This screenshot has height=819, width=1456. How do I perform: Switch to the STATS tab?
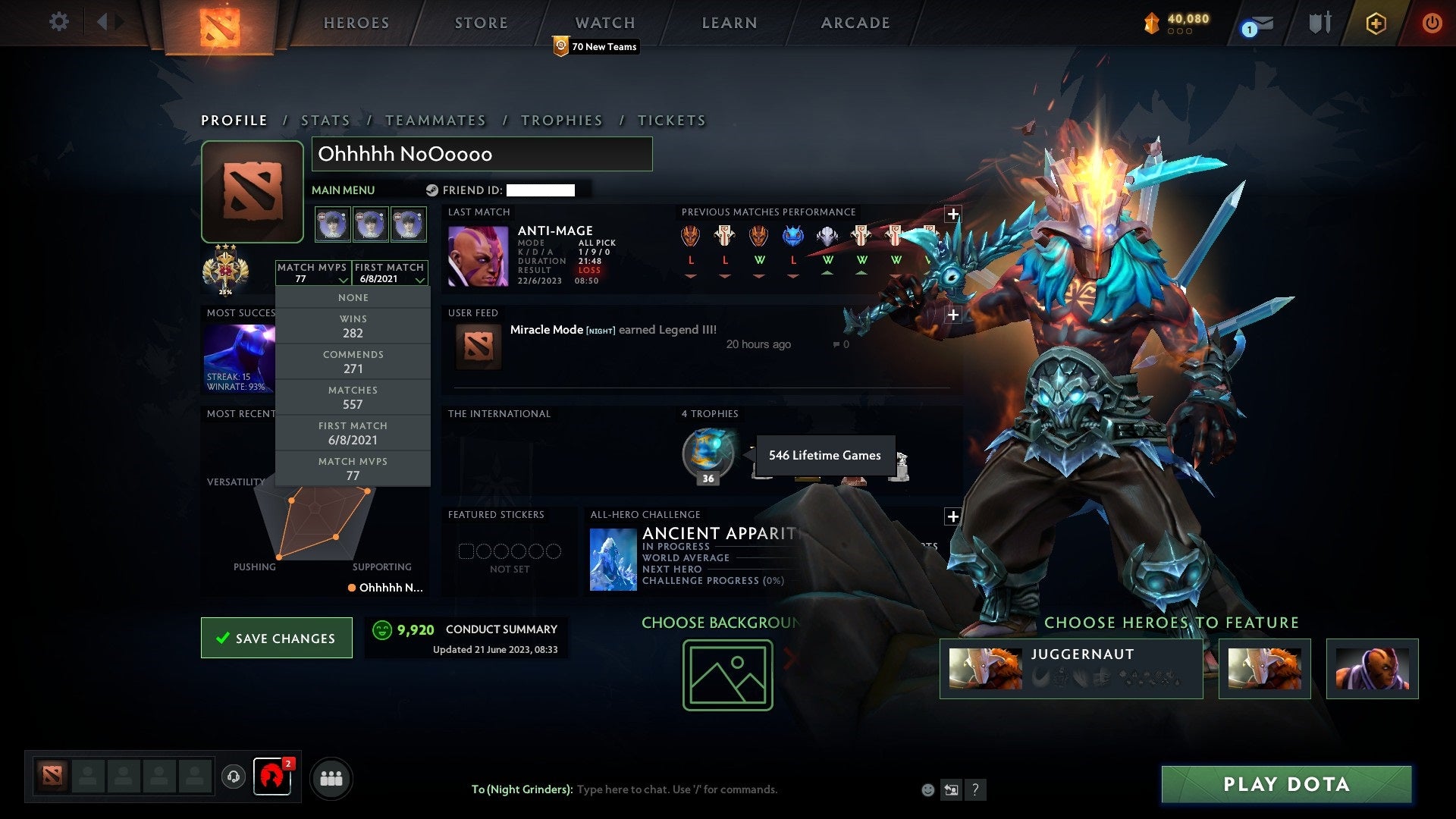tap(325, 120)
